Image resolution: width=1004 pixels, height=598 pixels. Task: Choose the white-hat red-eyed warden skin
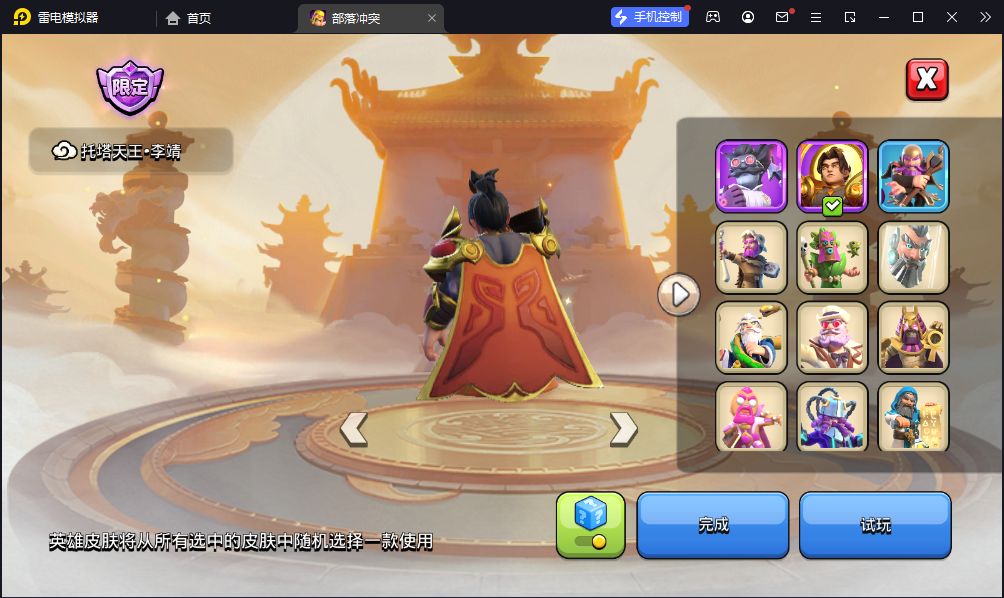coord(832,337)
